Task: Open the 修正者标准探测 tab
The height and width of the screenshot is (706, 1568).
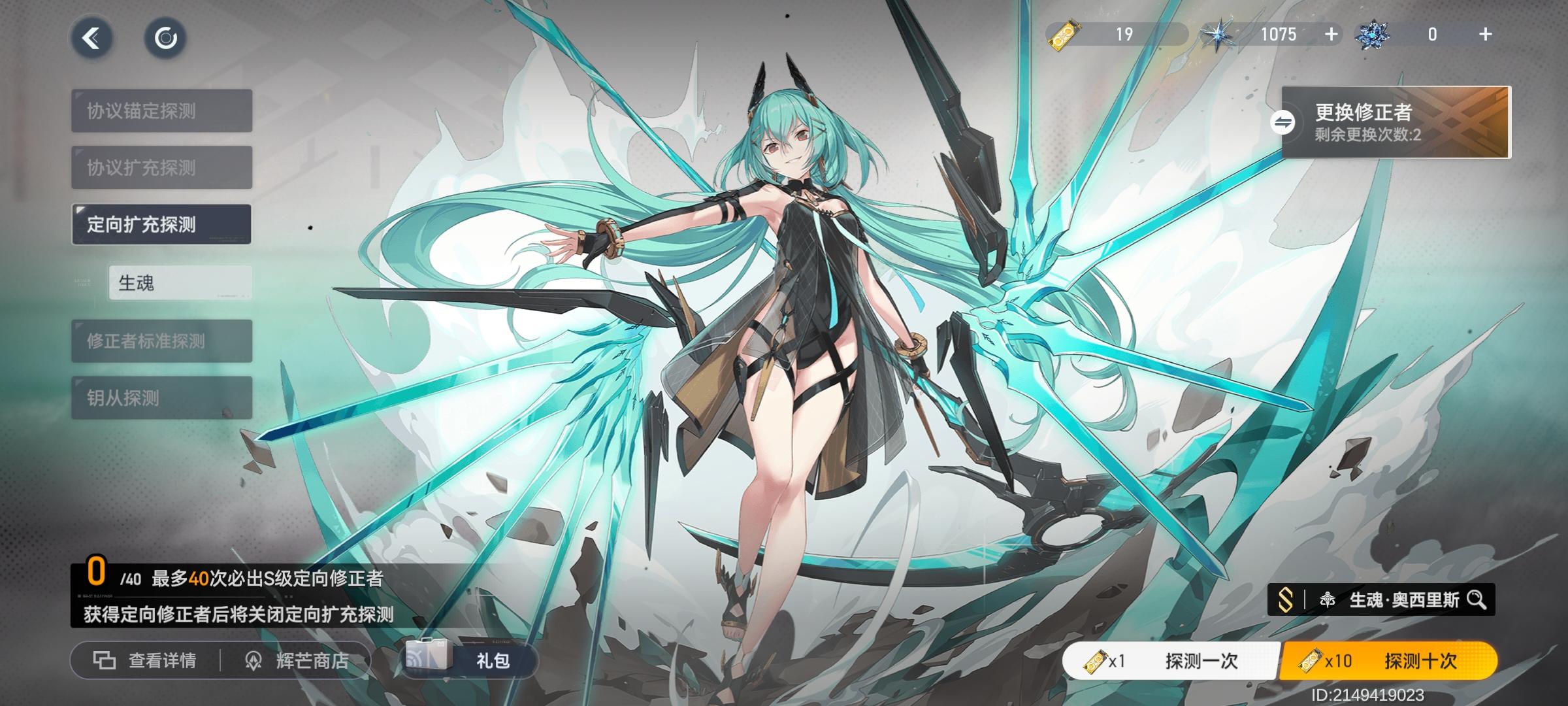Action: point(162,341)
